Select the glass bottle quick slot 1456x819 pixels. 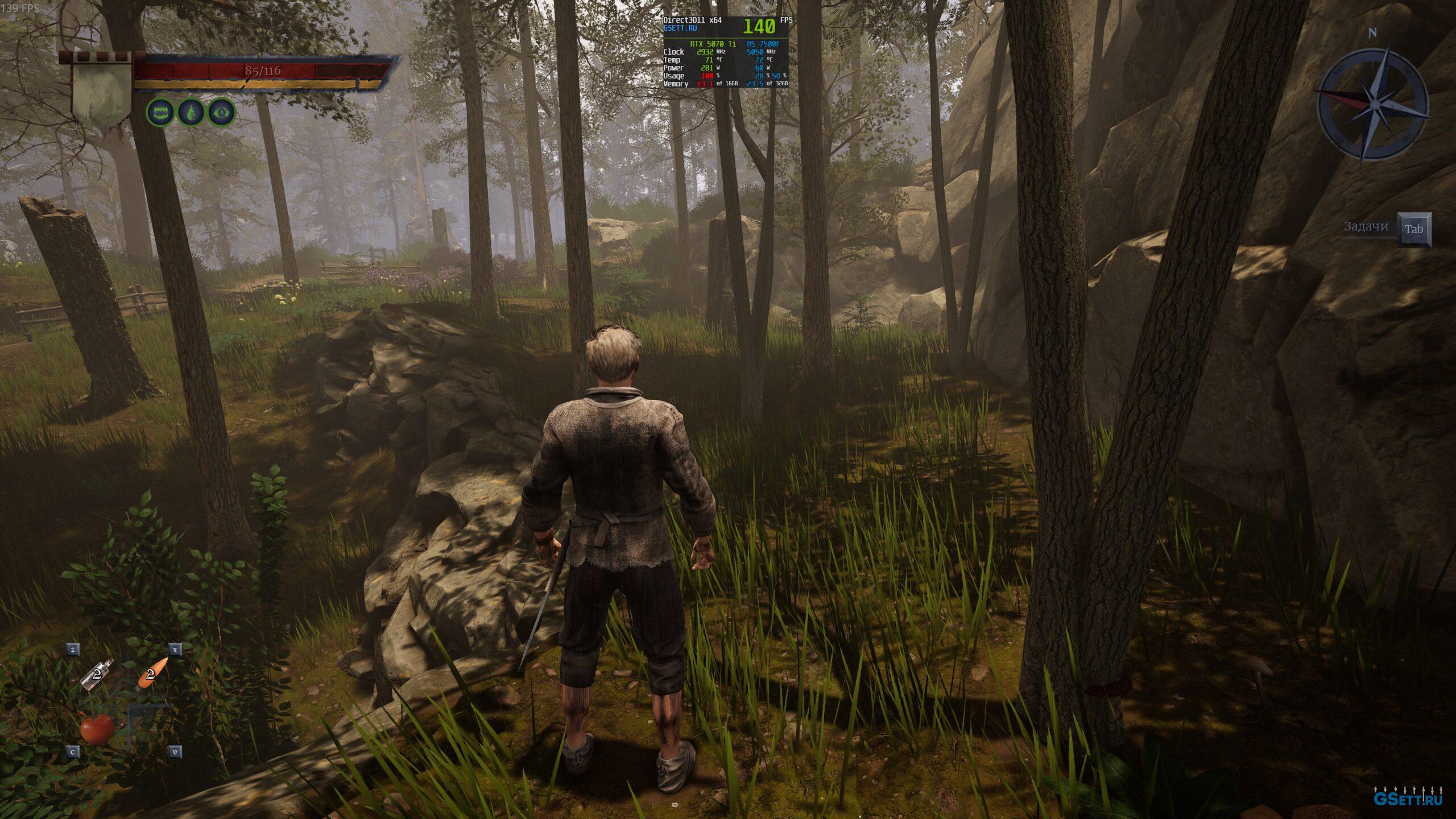tap(98, 675)
